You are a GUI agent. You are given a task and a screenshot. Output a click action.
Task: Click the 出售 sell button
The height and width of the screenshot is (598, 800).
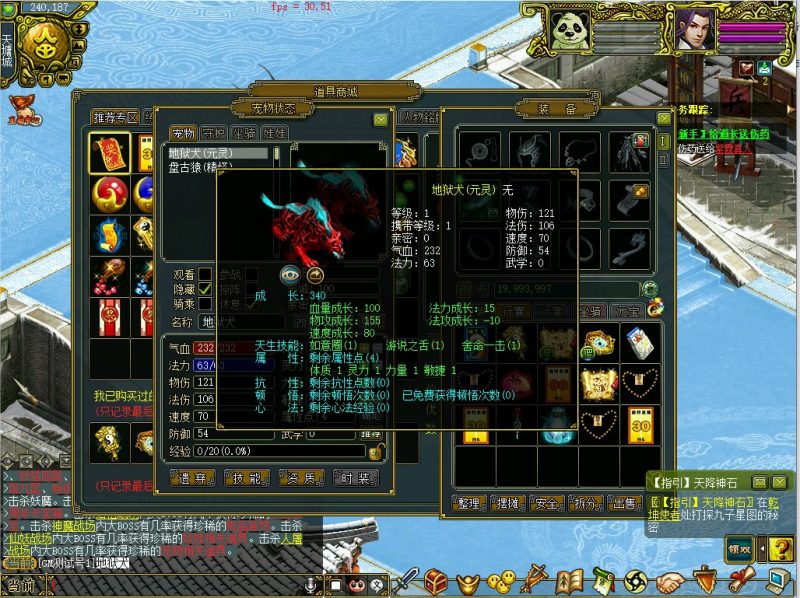click(626, 502)
